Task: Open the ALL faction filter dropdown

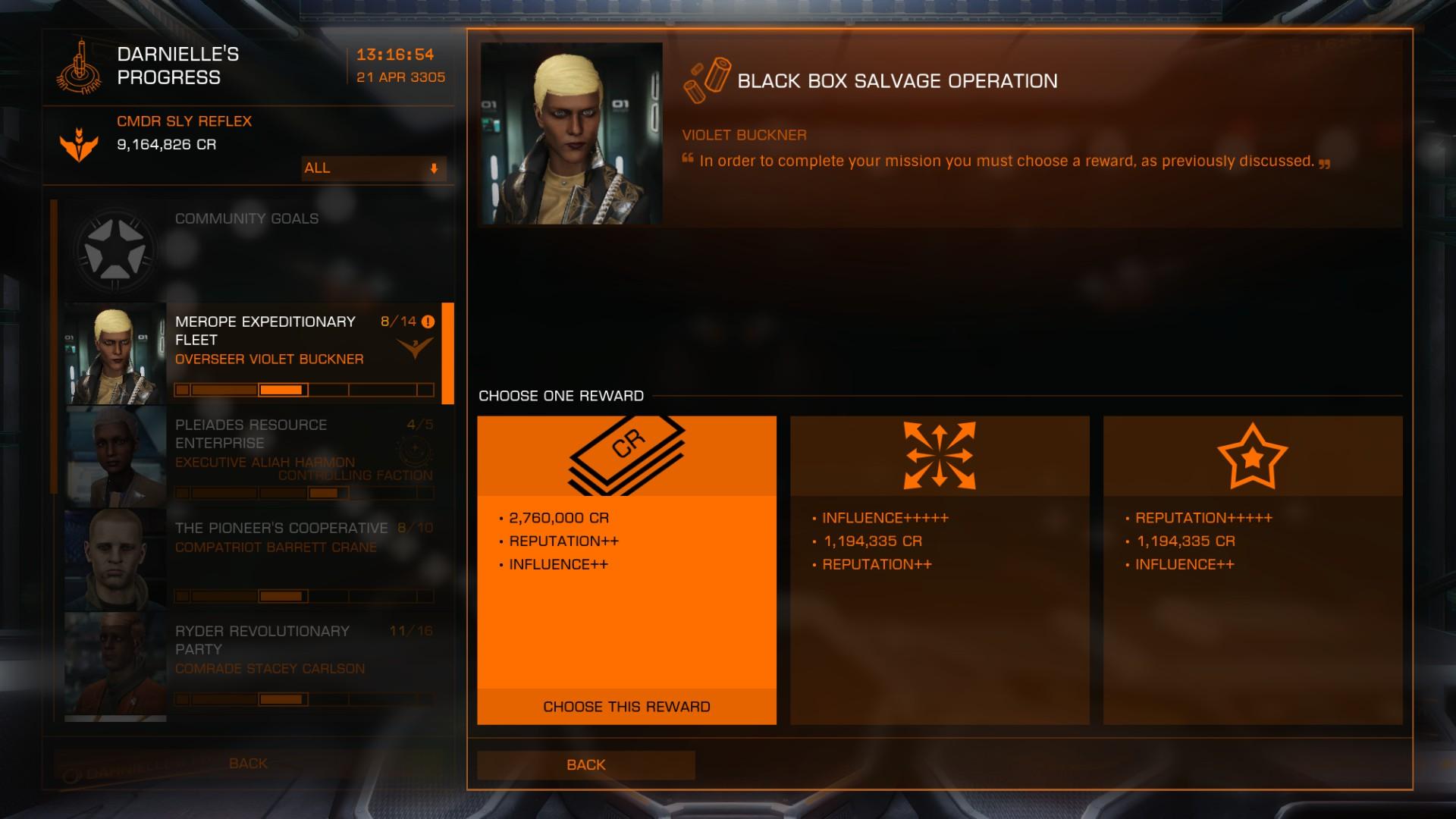Action: click(373, 168)
